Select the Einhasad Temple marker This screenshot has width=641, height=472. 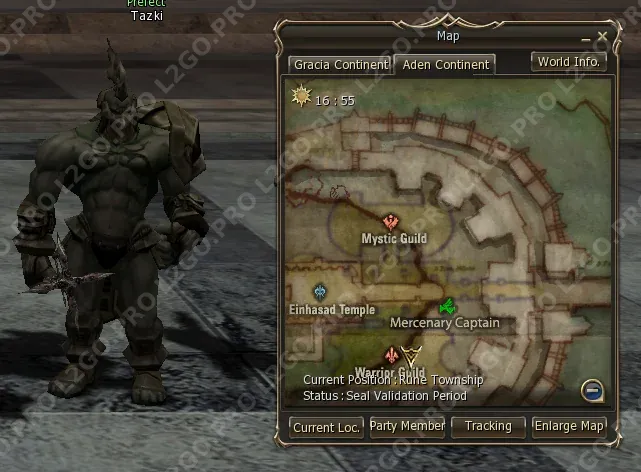coord(320,292)
